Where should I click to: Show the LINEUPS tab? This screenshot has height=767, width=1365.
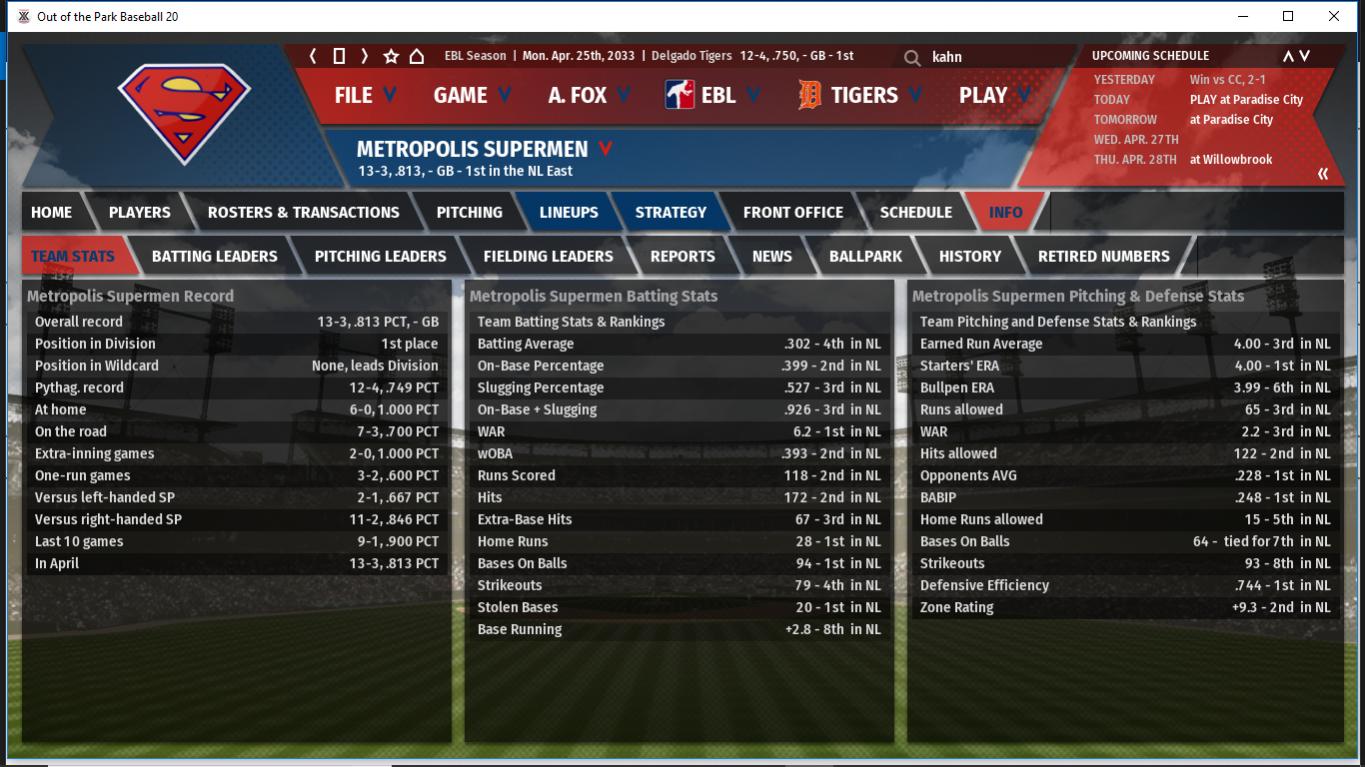(x=568, y=212)
